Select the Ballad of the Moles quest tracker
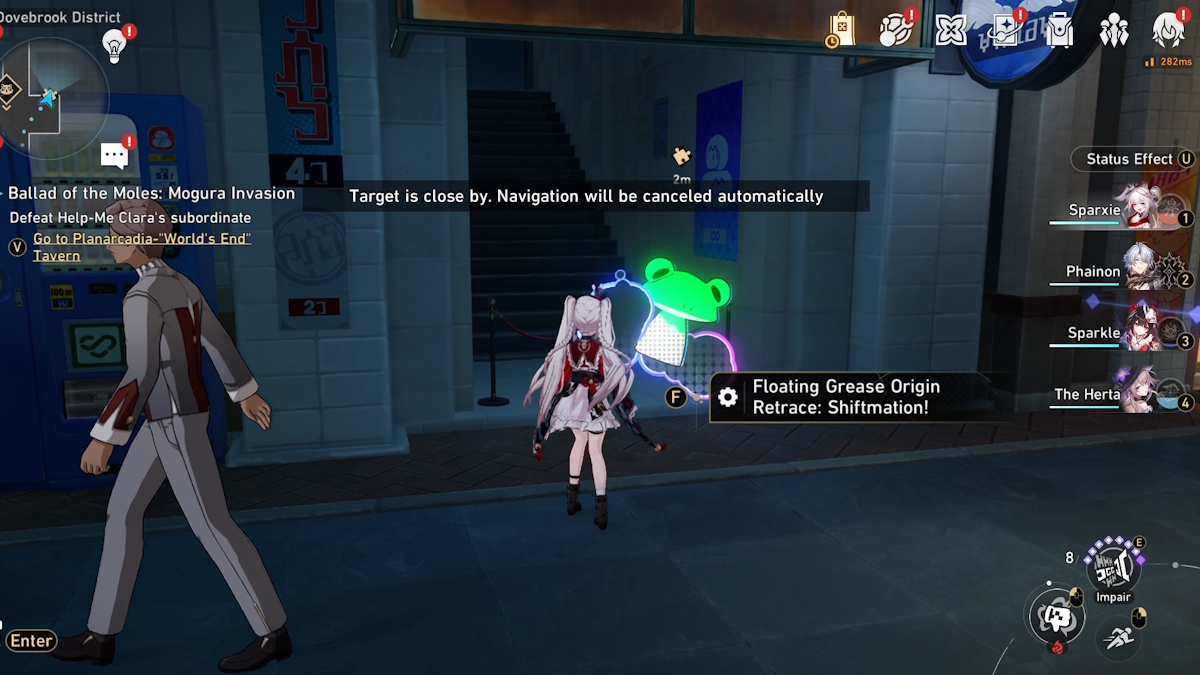The height and width of the screenshot is (675, 1200). (151, 193)
